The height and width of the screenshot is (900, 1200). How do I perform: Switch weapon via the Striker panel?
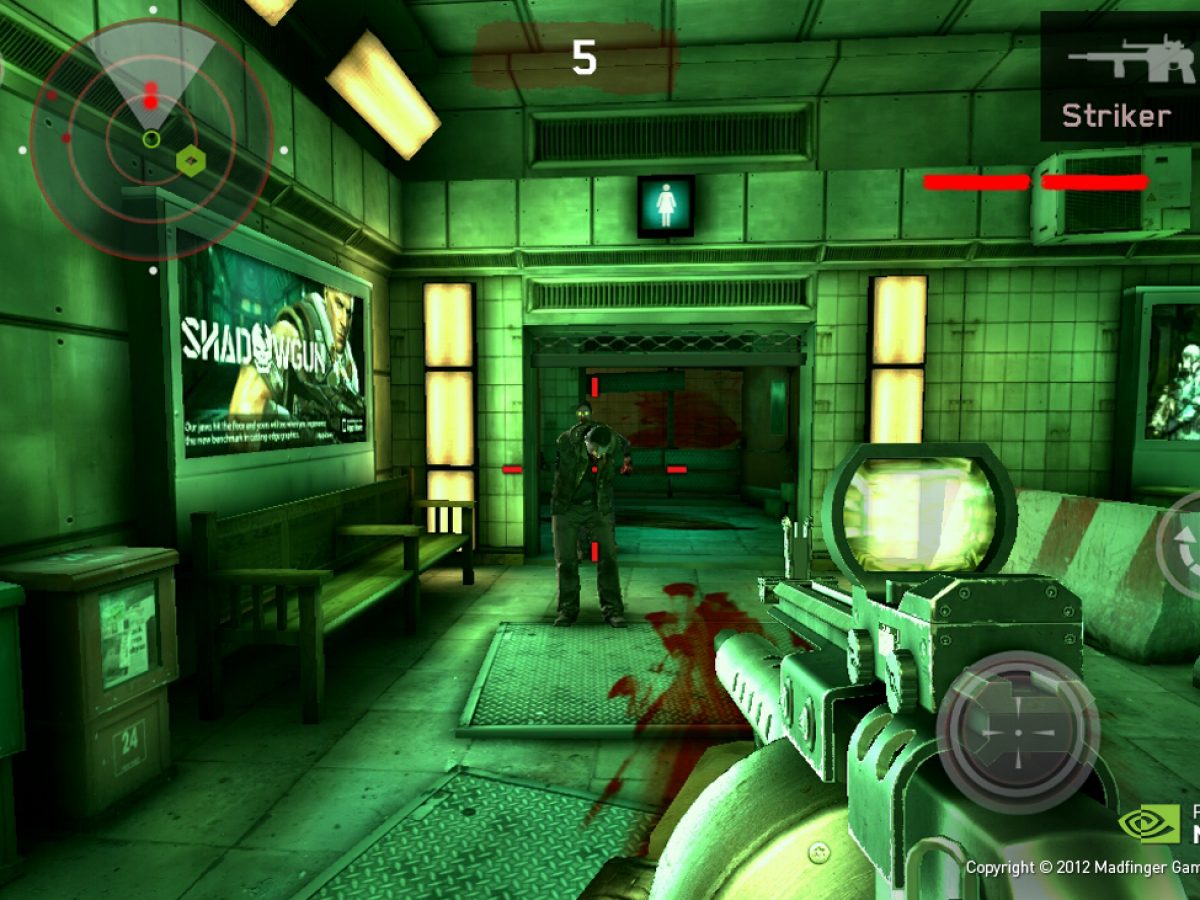tap(1118, 76)
